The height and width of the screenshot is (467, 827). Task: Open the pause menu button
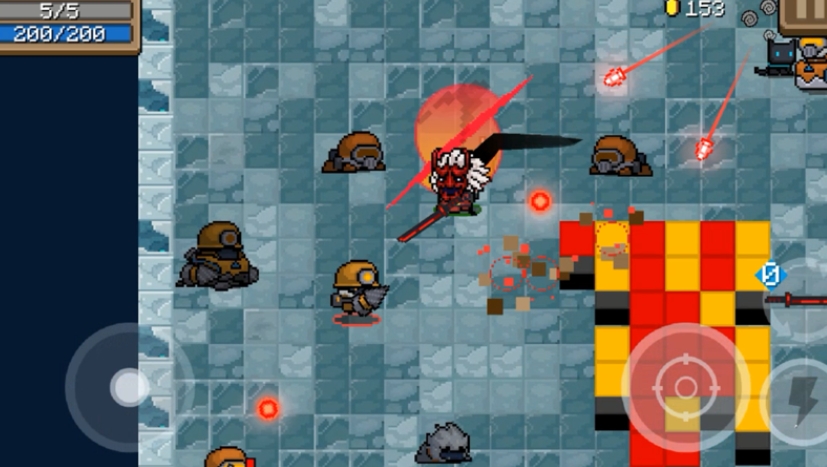pos(806,14)
